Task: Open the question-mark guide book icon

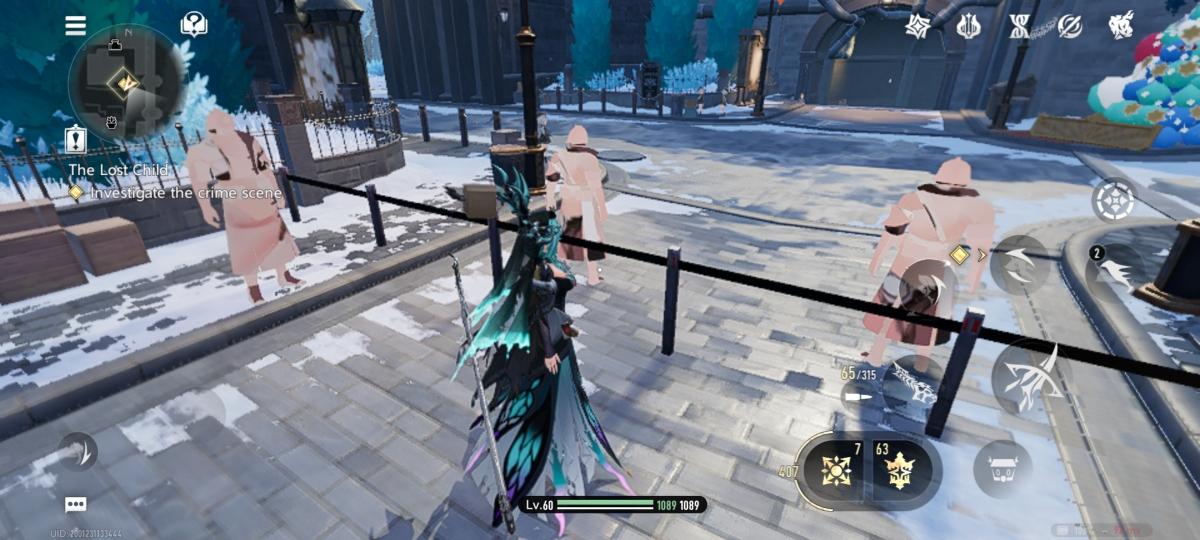Action: (194, 25)
